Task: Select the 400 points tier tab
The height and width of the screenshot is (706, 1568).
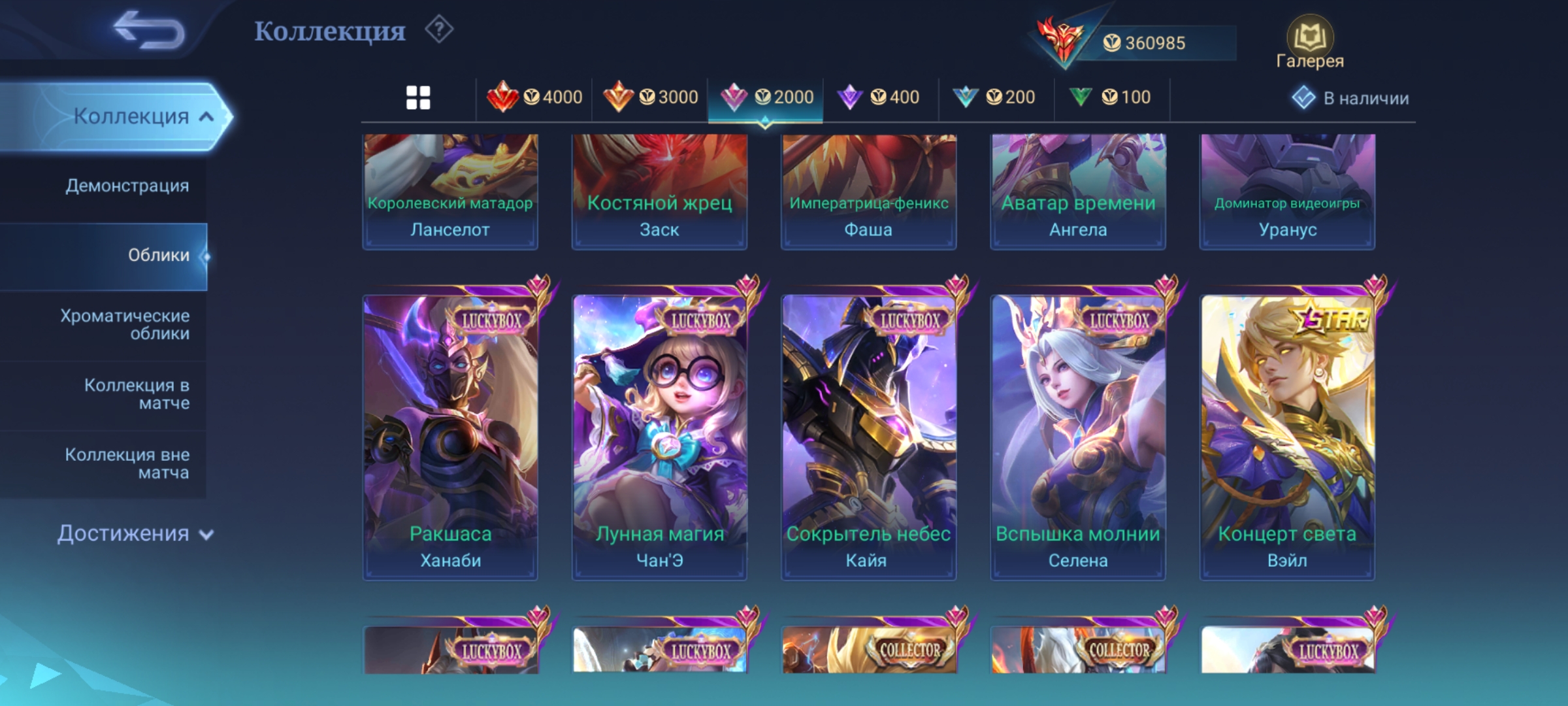Action: pyautogui.click(x=879, y=98)
